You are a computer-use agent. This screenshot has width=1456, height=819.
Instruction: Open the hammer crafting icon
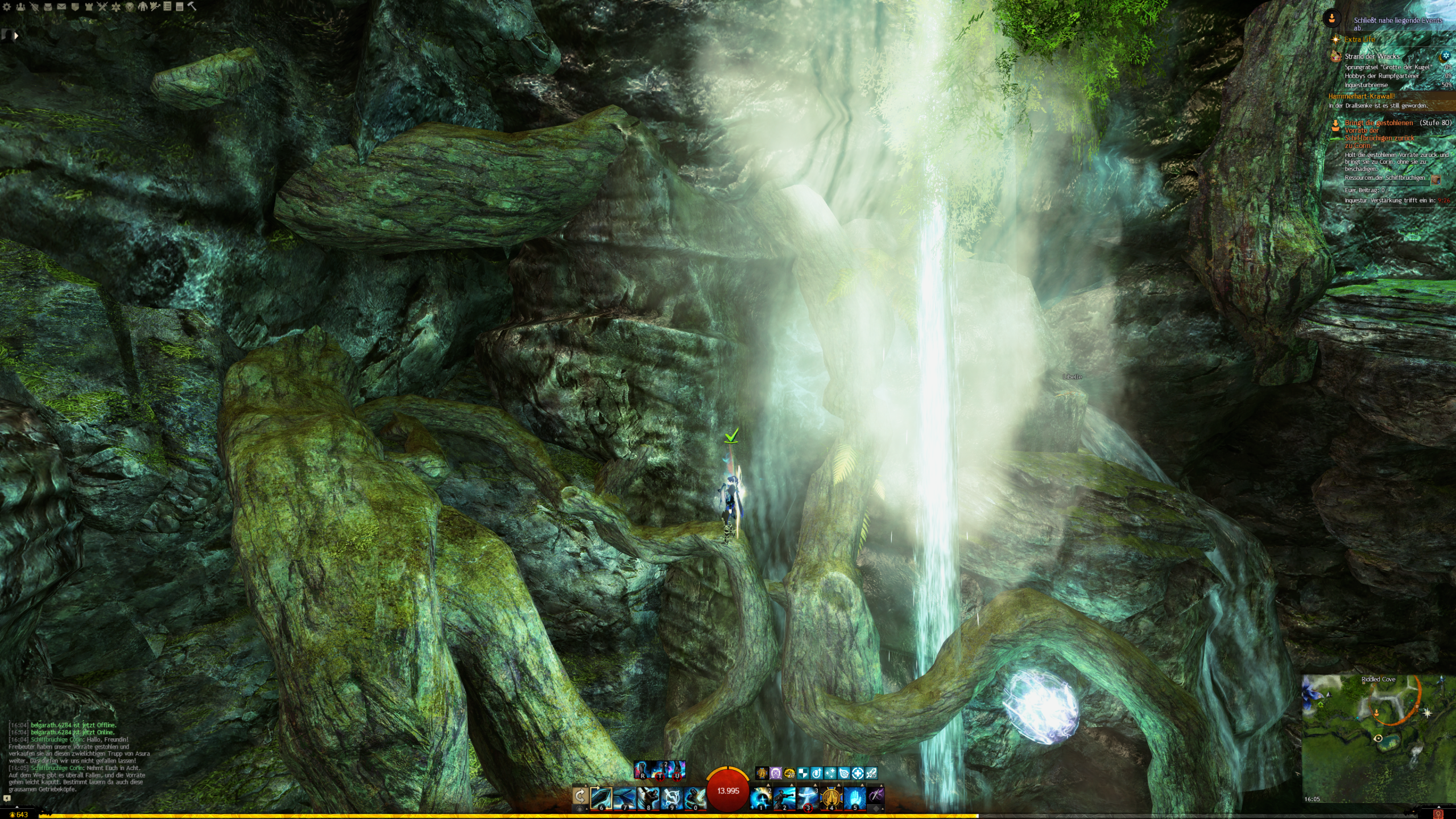click(192, 7)
